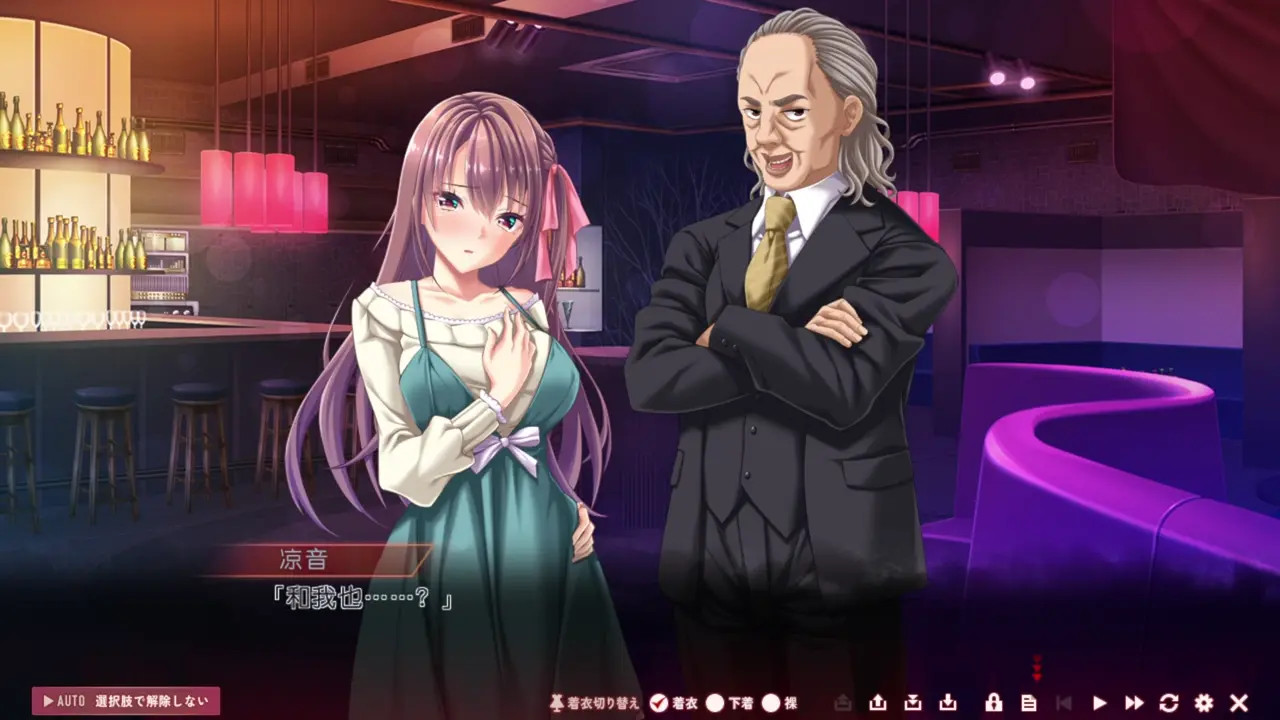Image resolution: width=1280 pixels, height=720 pixels.
Task: Activate the fast-forward skip icon
Action: click(x=1134, y=703)
